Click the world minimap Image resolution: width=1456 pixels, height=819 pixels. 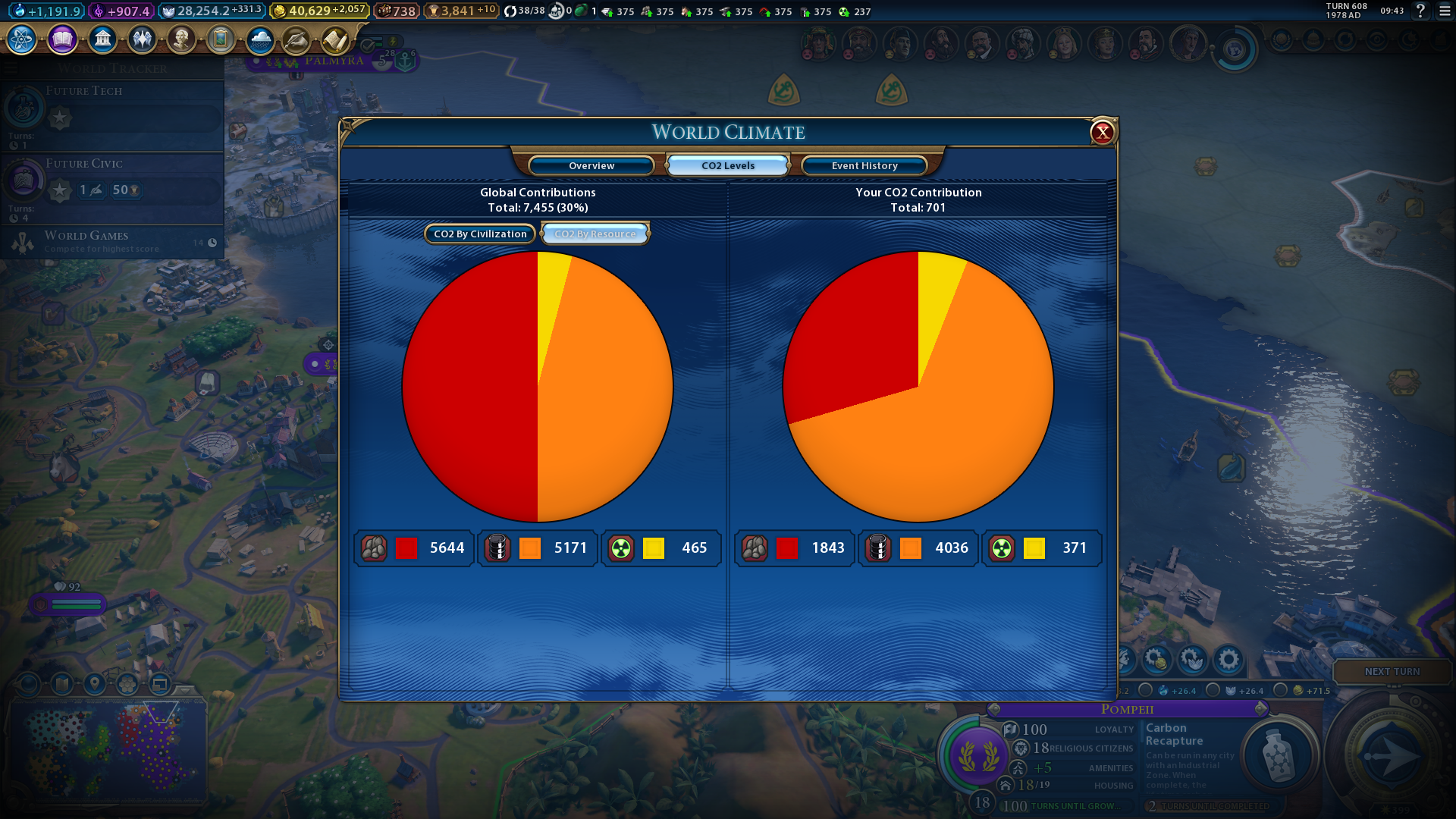click(x=106, y=747)
